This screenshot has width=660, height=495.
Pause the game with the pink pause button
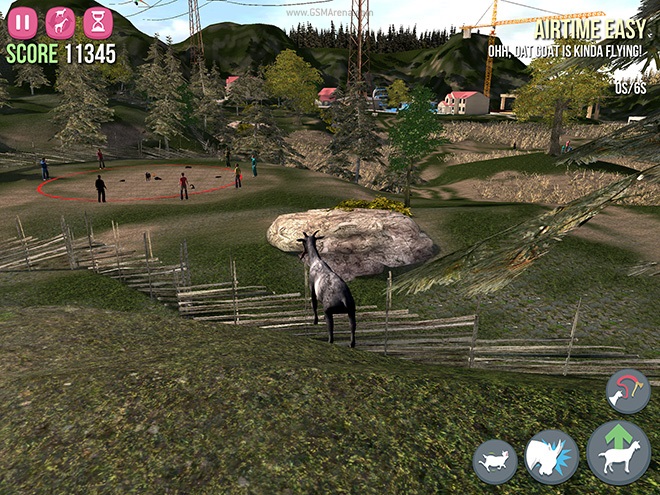coord(22,22)
